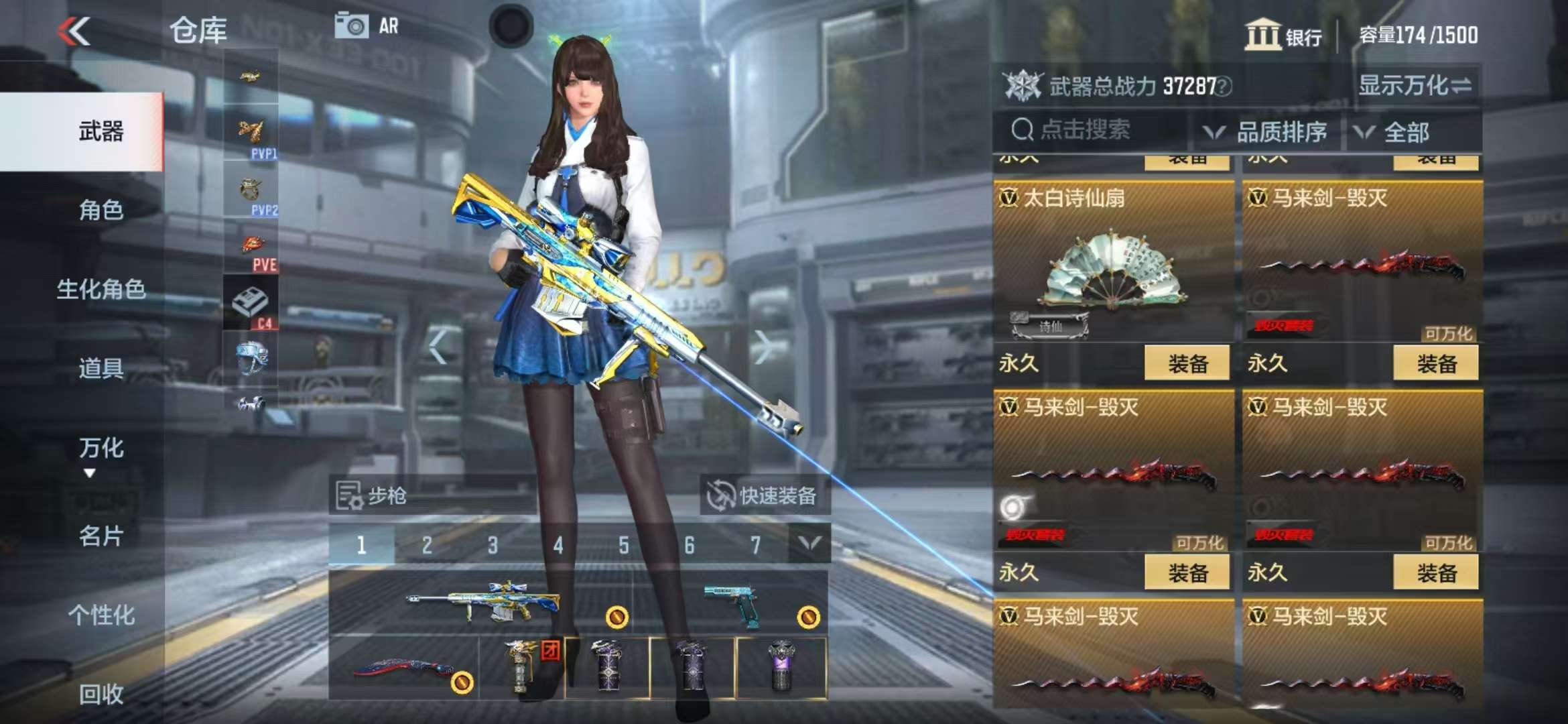The image size is (1568, 724).
Task: Switch to loadout bag number 3
Action: (x=493, y=545)
